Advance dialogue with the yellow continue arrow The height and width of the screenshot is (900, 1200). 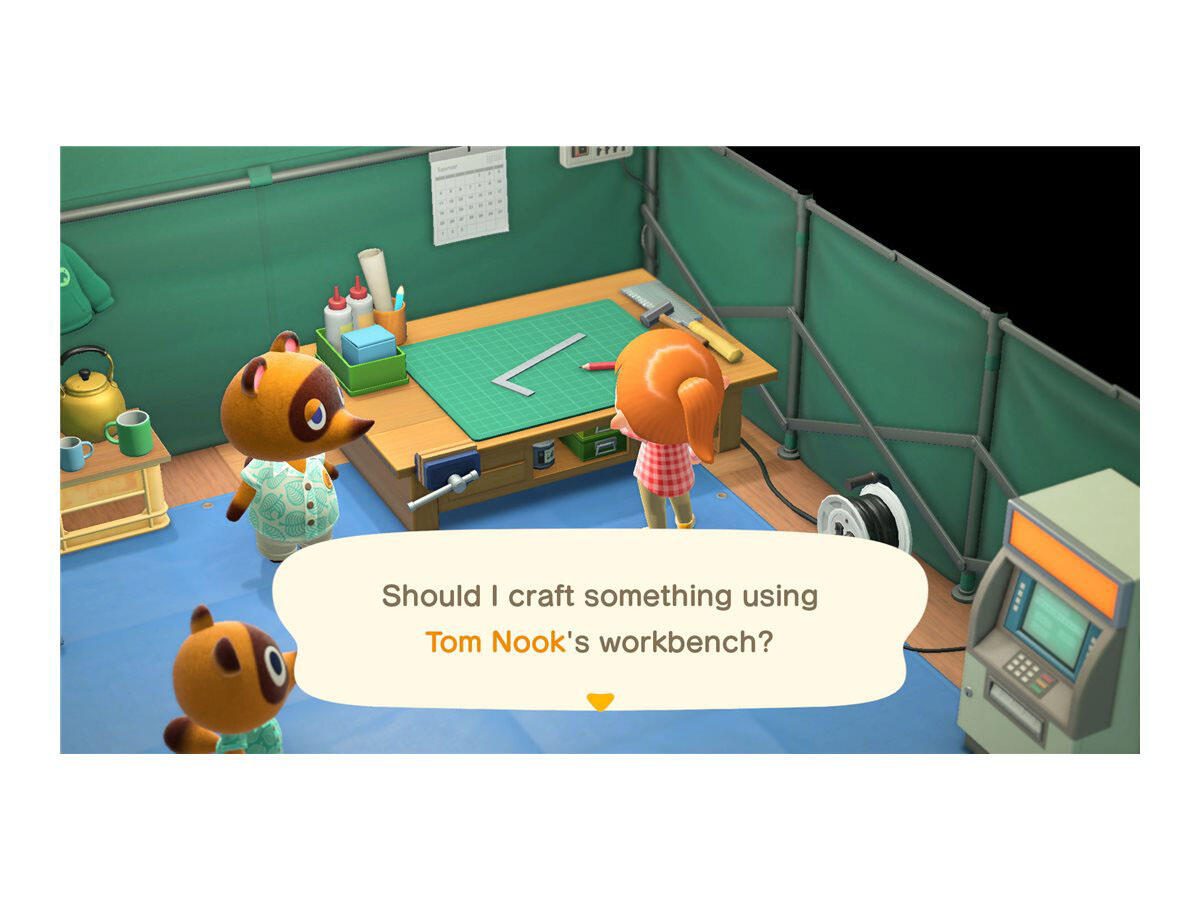pyautogui.click(x=599, y=702)
